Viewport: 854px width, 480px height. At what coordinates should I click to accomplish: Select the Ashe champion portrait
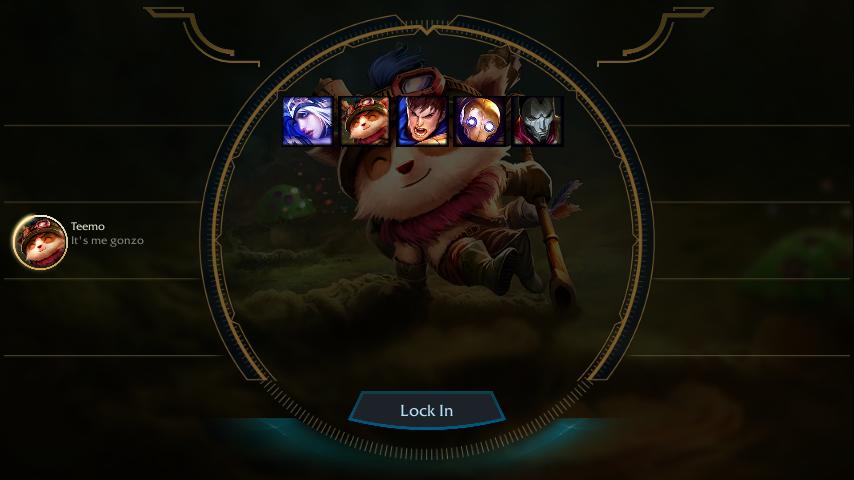pos(307,121)
